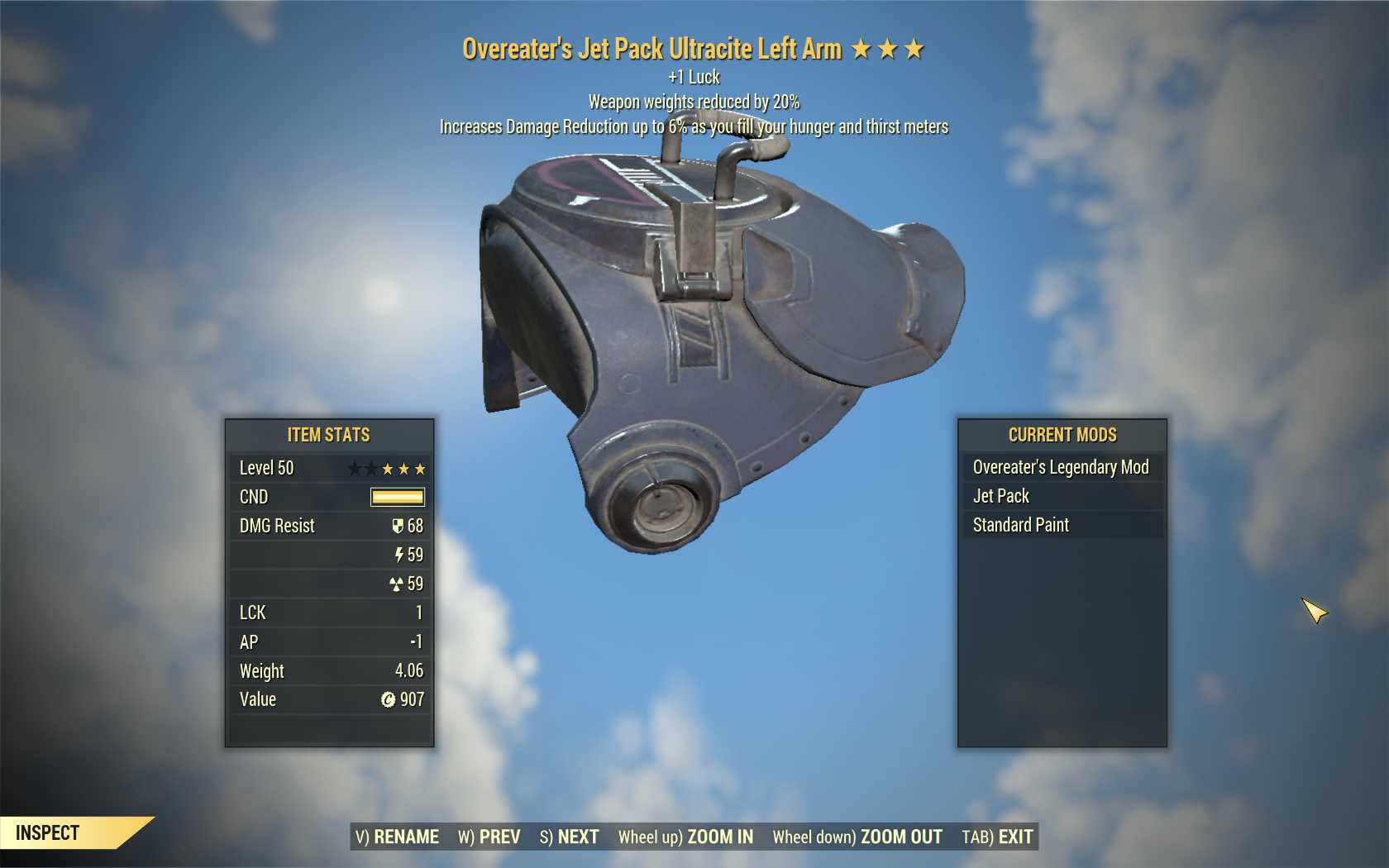This screenshot has height=868, width=1389.
Task: Select the Overeater's Legendary Mod row
Action: pos(1061,467)
